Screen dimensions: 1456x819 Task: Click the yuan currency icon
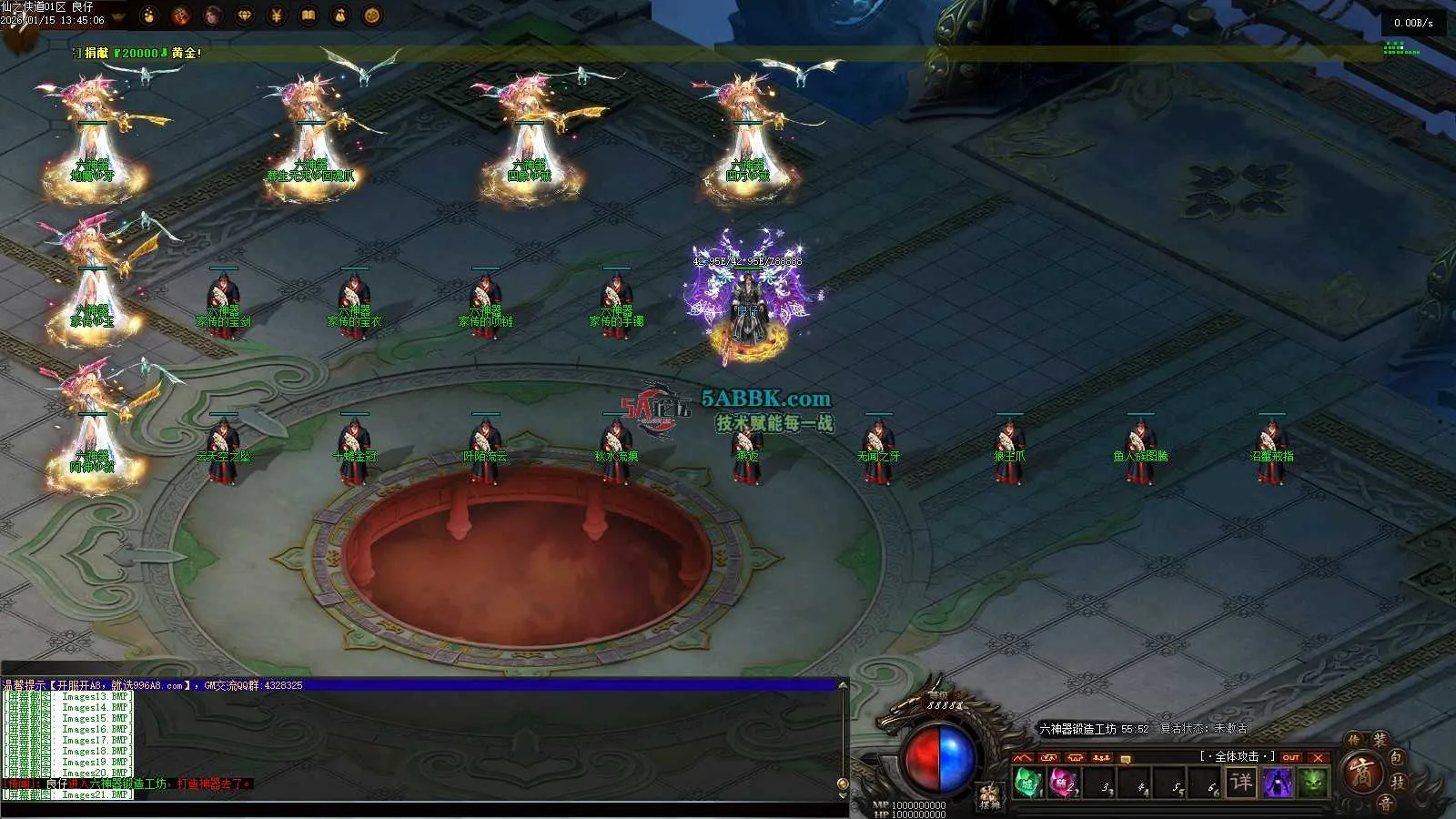277,15
